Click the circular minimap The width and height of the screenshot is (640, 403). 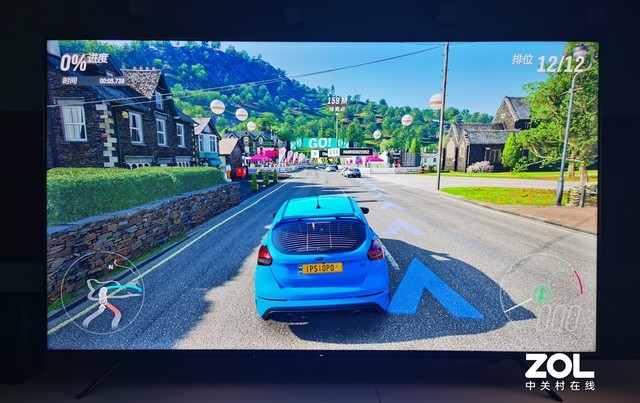coord(102,292)
